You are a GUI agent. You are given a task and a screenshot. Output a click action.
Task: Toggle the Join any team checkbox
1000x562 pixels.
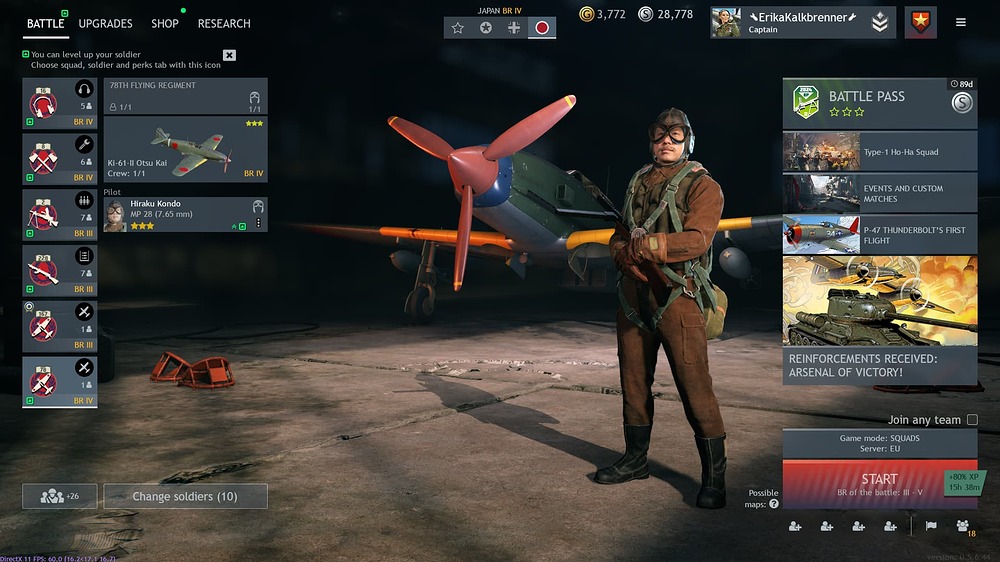(x=972, y=420)
